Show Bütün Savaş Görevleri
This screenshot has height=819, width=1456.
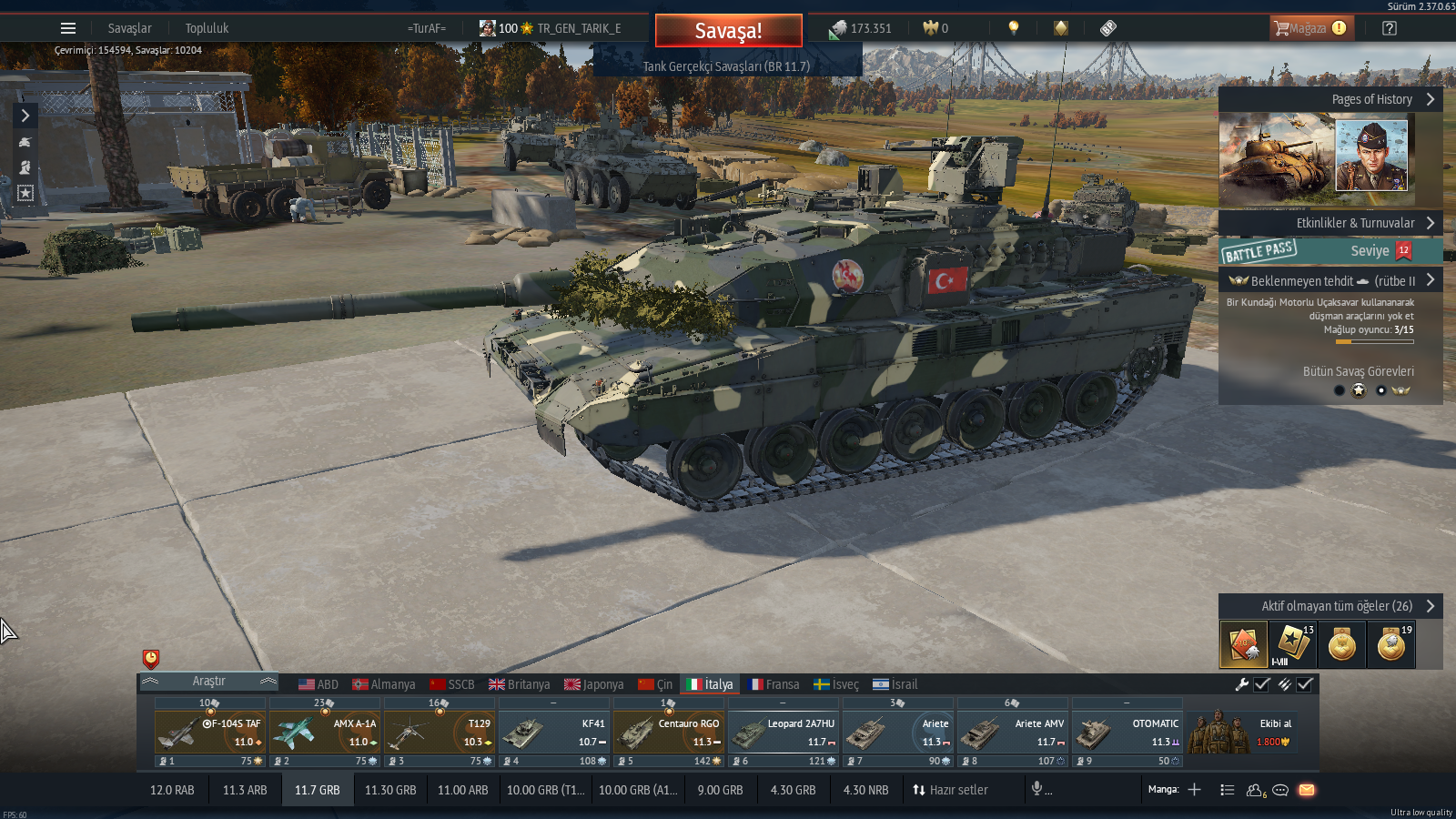coord(1358,371)
